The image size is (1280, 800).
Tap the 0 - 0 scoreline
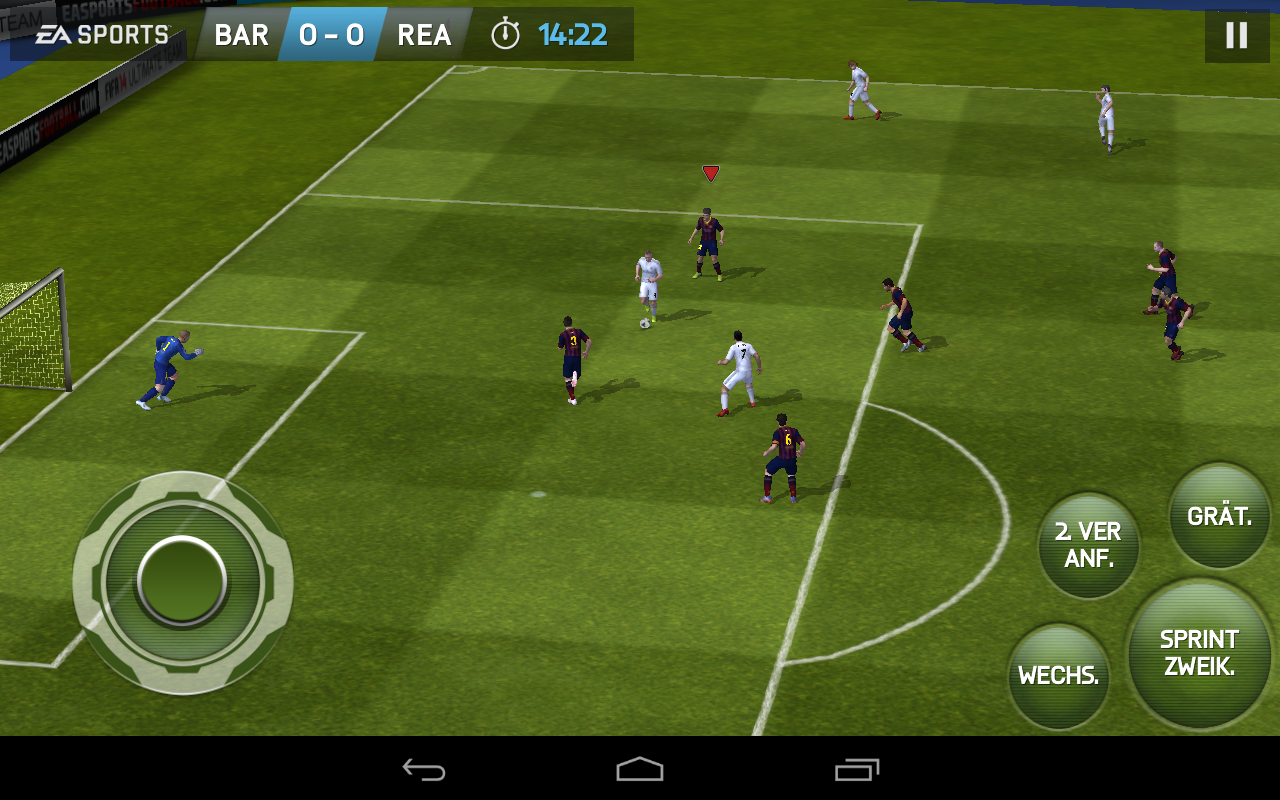coord(330,34)
